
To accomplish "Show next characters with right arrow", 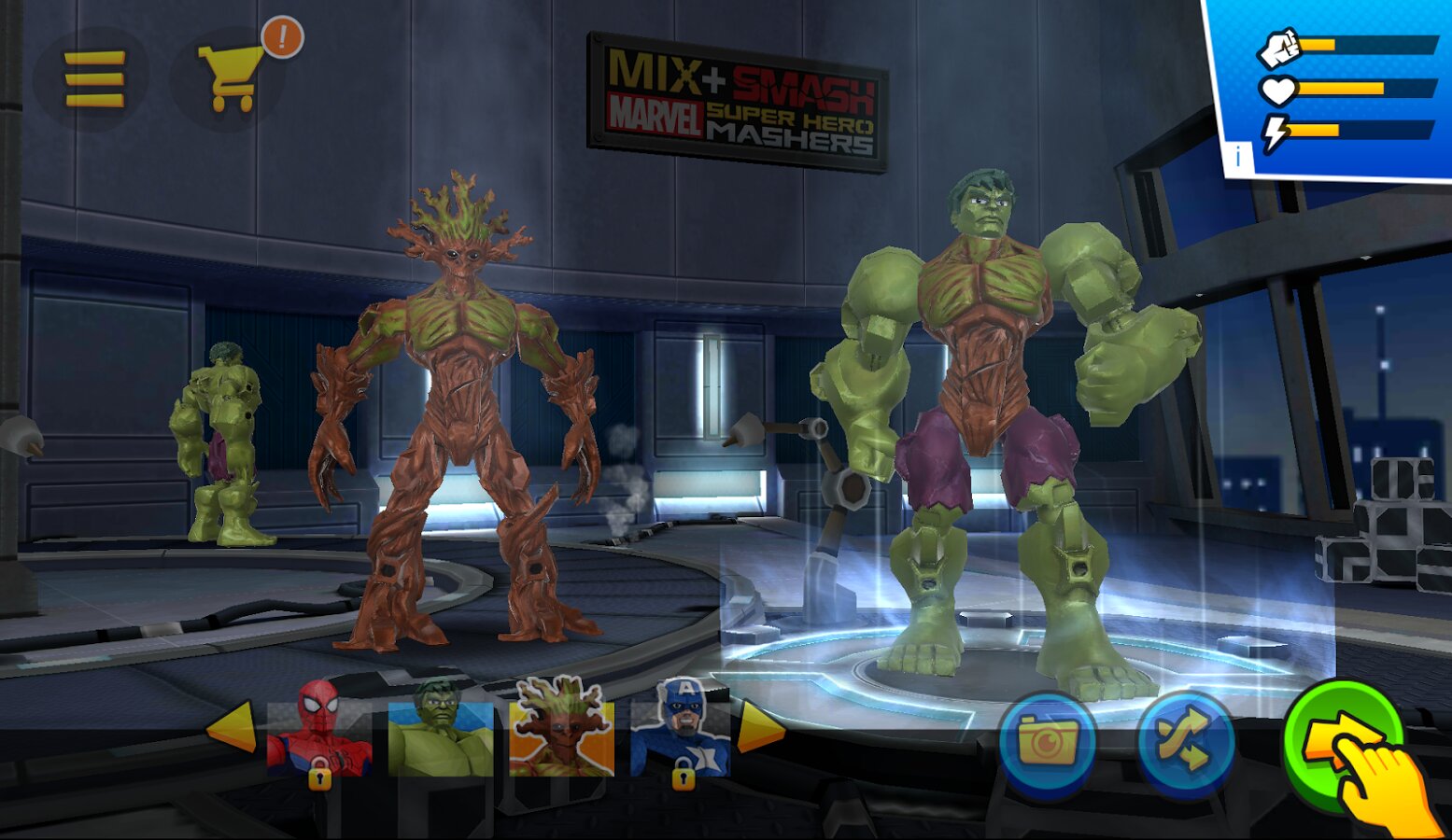I will pos(760,726).
